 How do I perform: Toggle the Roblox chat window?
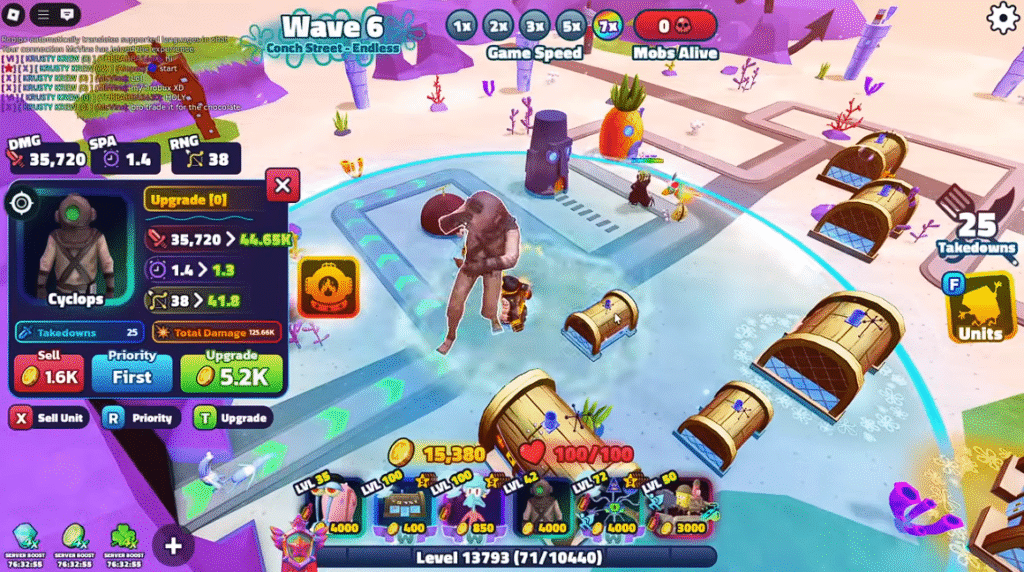point(67,15)
